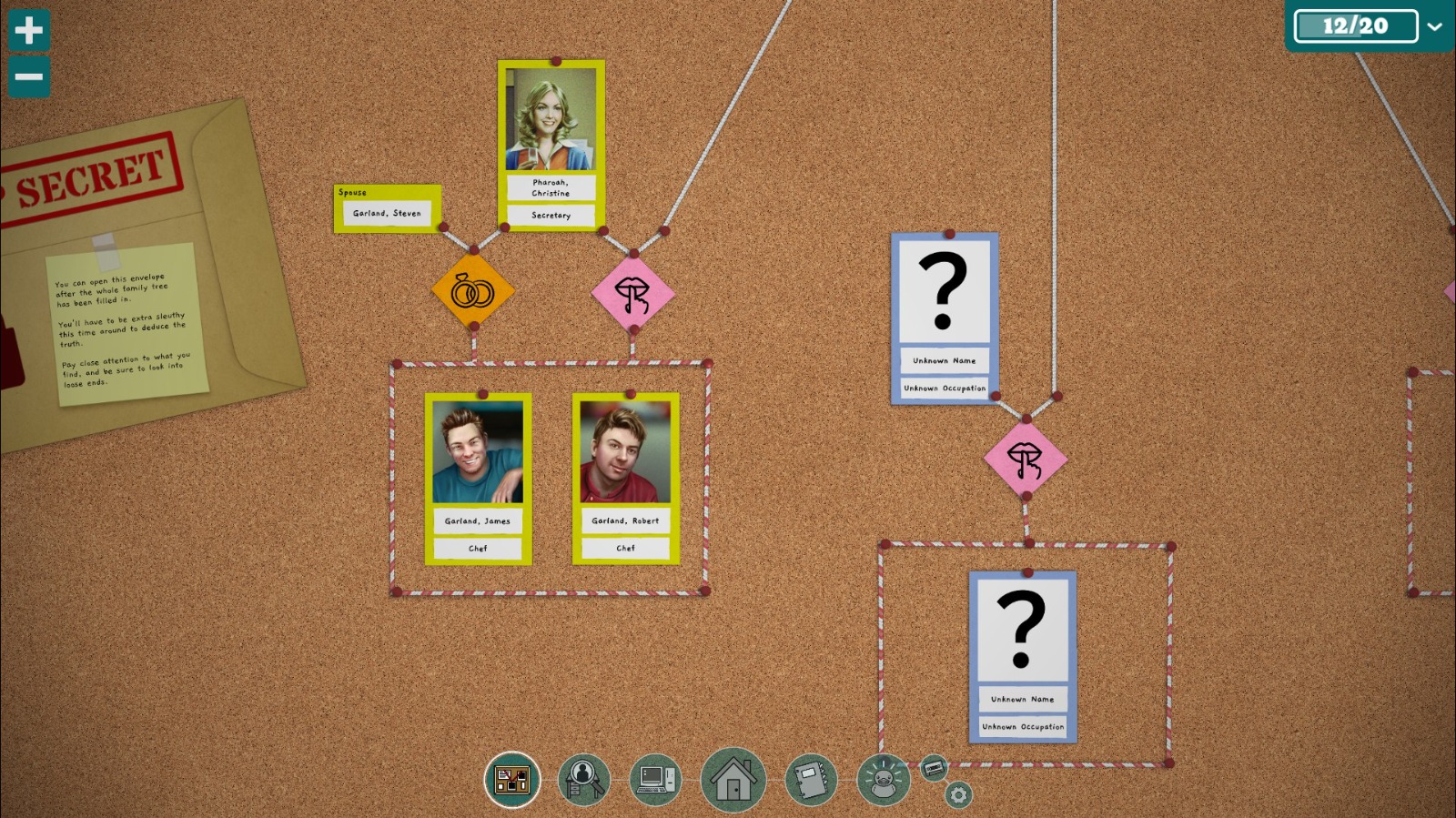Click the Unknown Name field on the blue card

click(x=944, y=360)
